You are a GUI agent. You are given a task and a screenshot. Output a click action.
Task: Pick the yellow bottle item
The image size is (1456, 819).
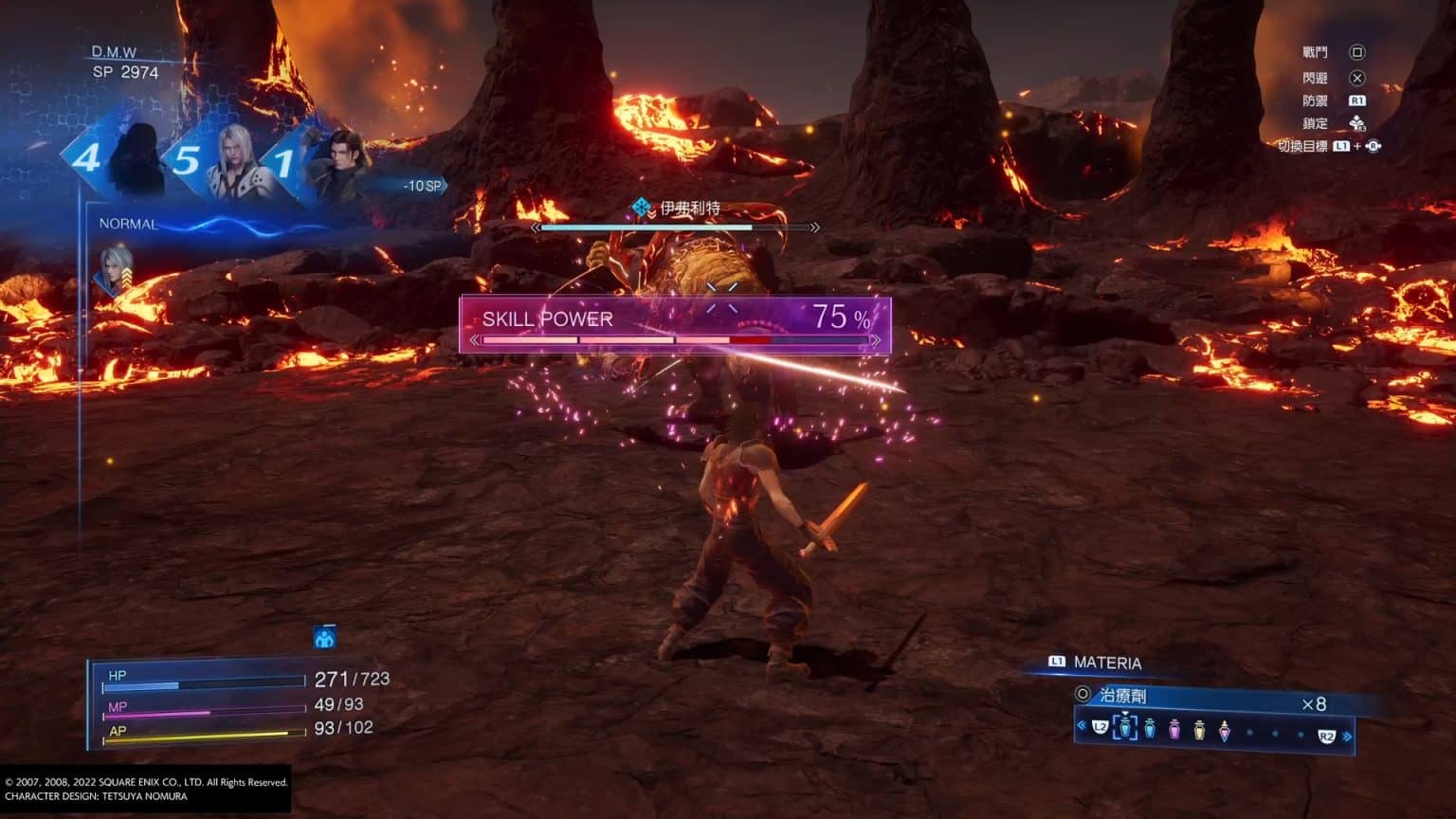(x=1199, y=731)
